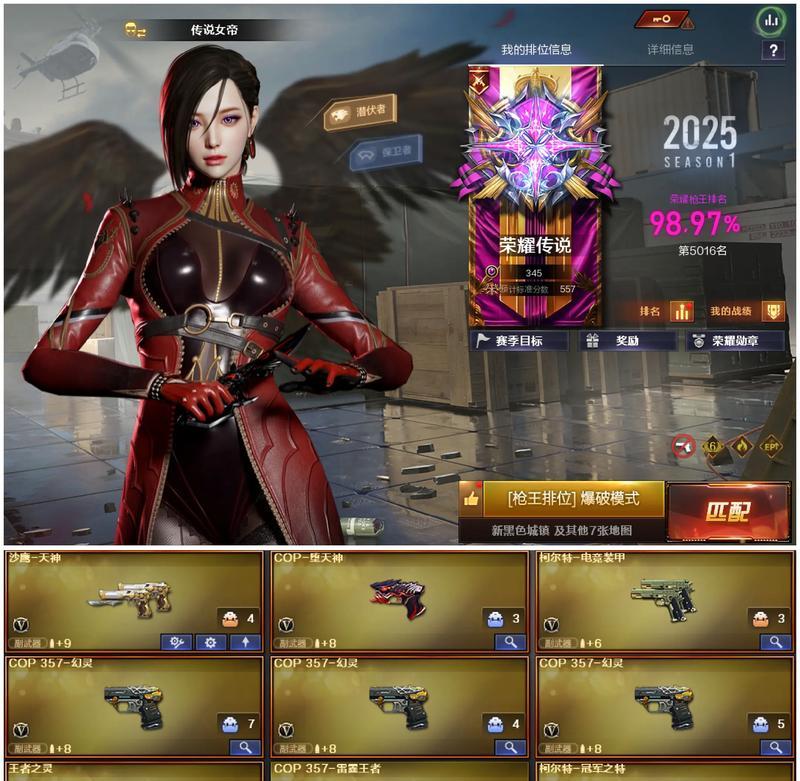Screen dimensions: 800x781
Task: Inspect COP-堕天神 with its magnifier button
Action: click(509, 642)
